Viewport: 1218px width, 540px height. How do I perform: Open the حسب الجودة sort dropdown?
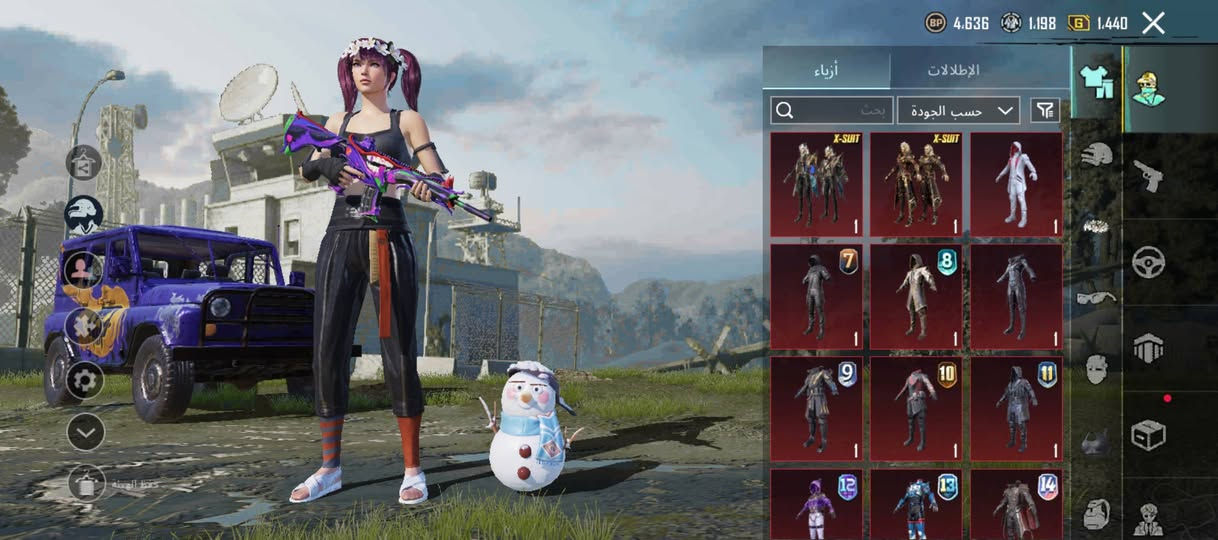(958, 110)
